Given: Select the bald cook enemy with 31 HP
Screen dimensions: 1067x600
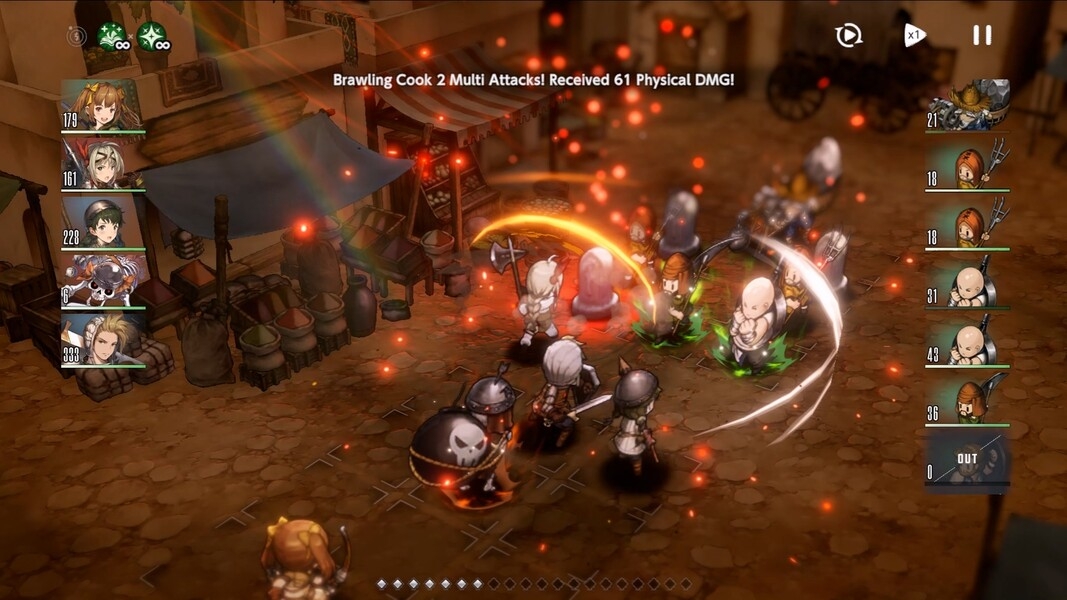Looking at the screenshot, I should tap(968, 281).
